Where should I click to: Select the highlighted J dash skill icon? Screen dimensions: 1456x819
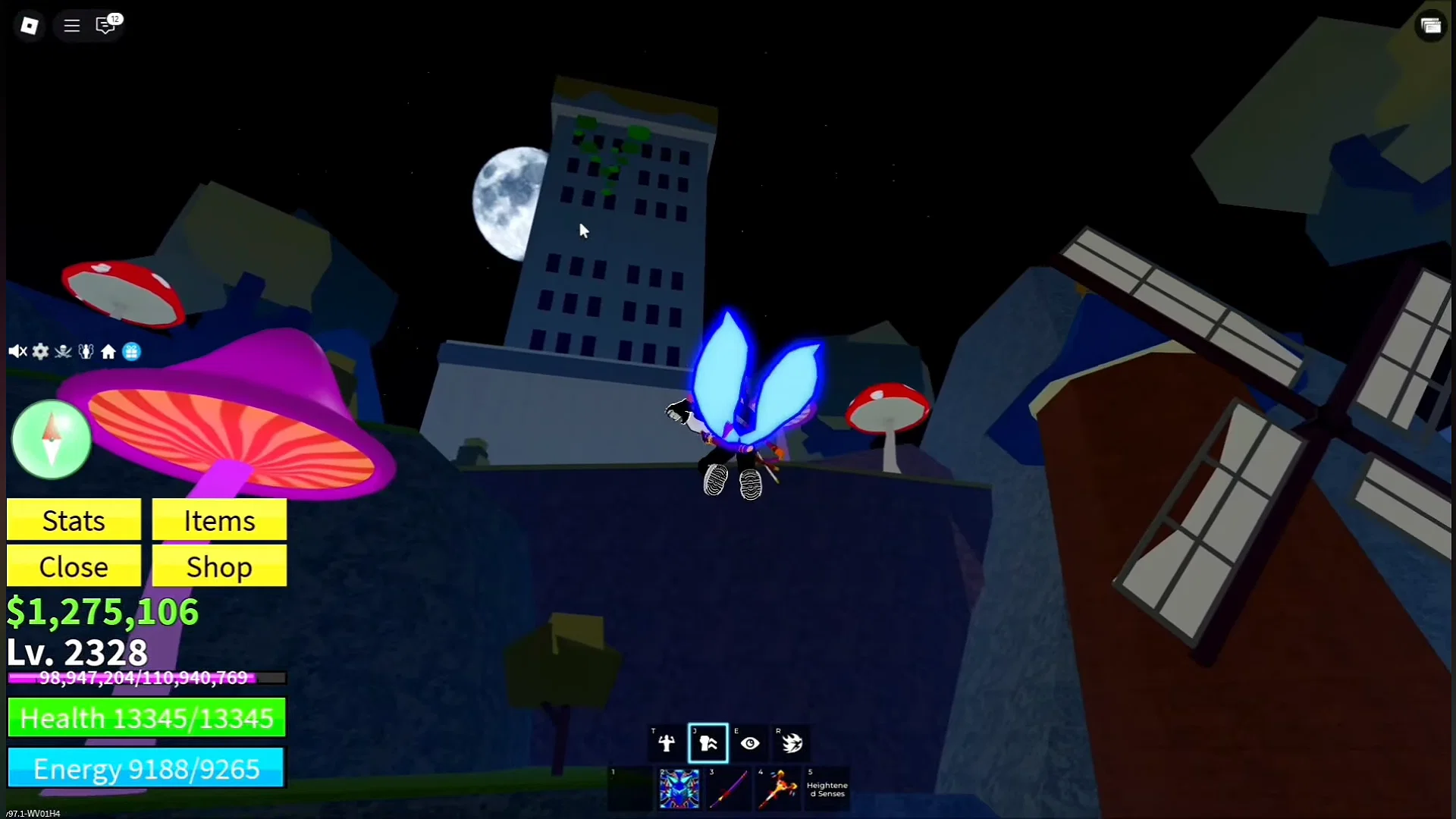[708, 743]
